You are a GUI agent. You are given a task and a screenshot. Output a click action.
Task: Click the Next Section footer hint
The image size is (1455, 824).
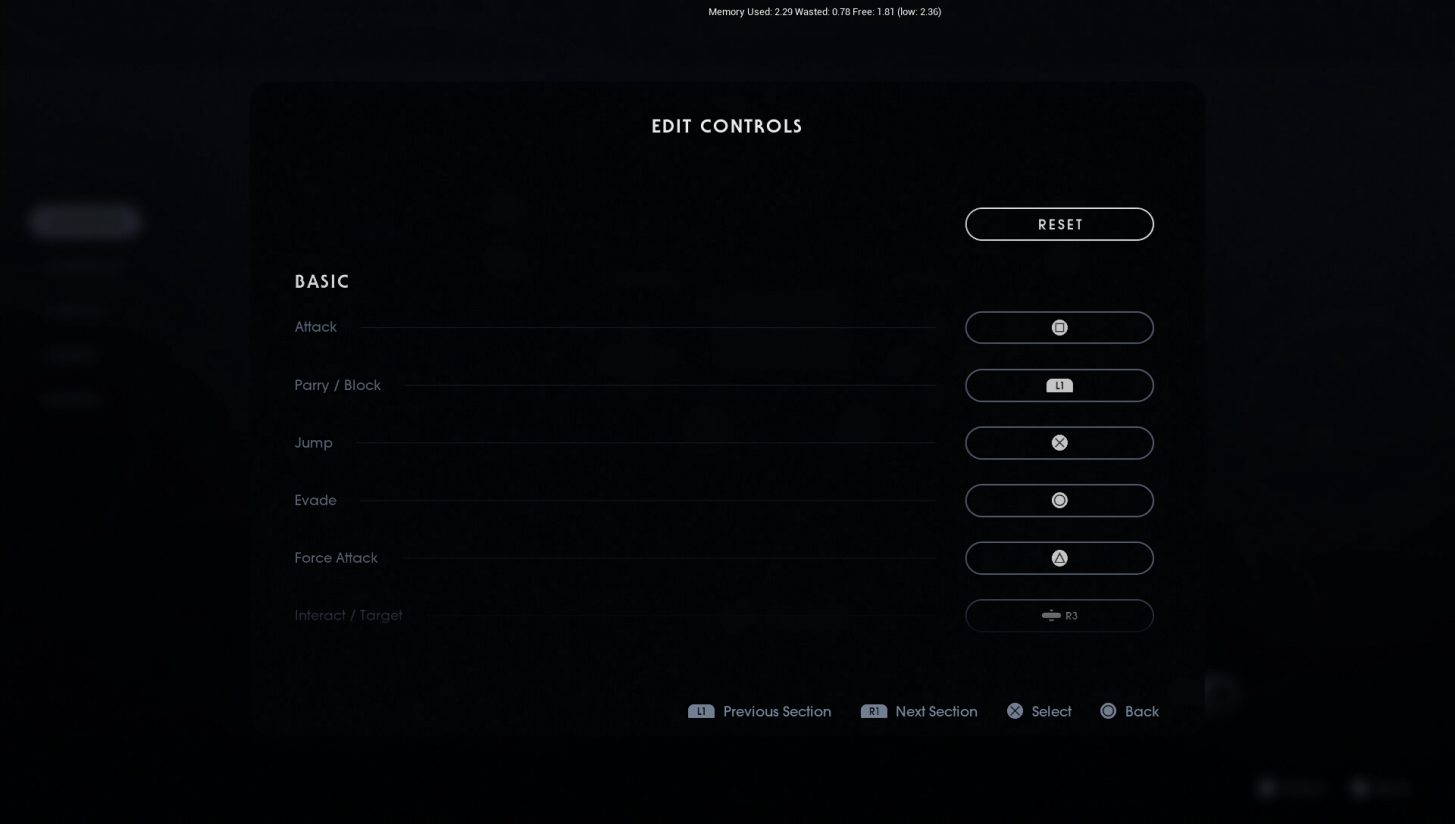point(936,711)
